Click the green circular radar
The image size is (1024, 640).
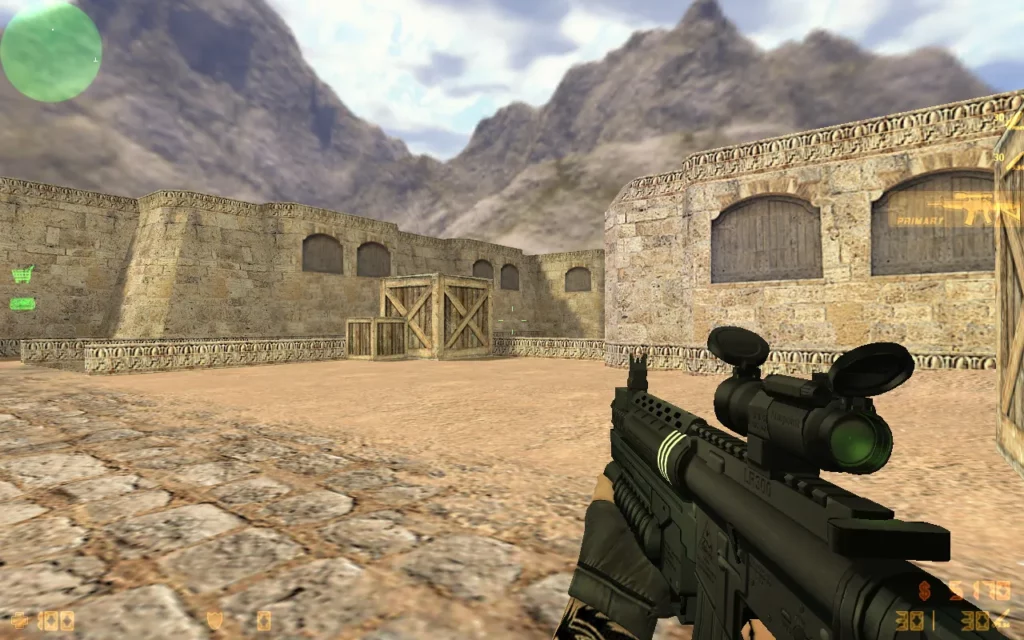click(51, 51)
